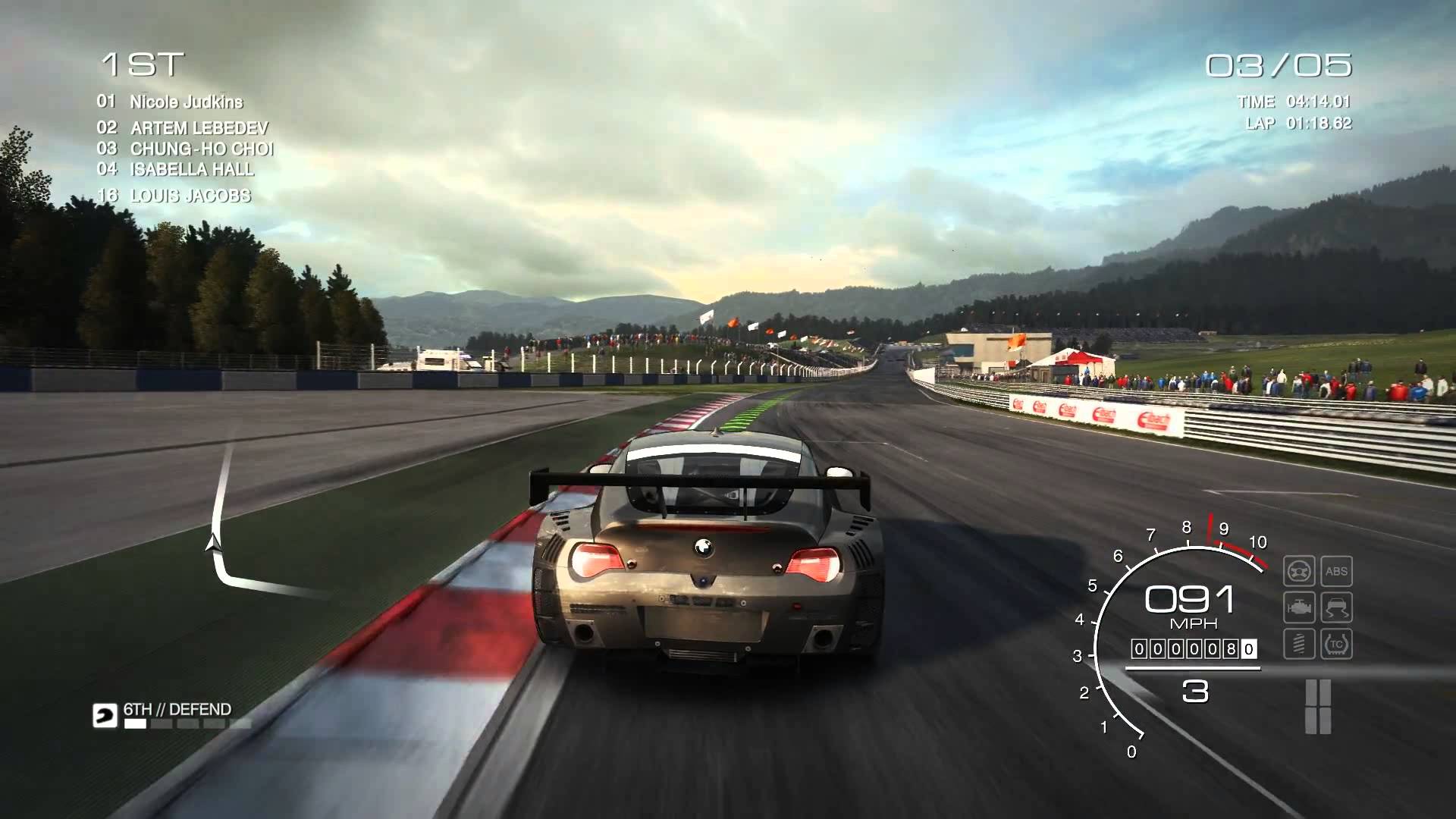Select the suspension spring icon
1456x819 pixels.
pos(1298,644)
